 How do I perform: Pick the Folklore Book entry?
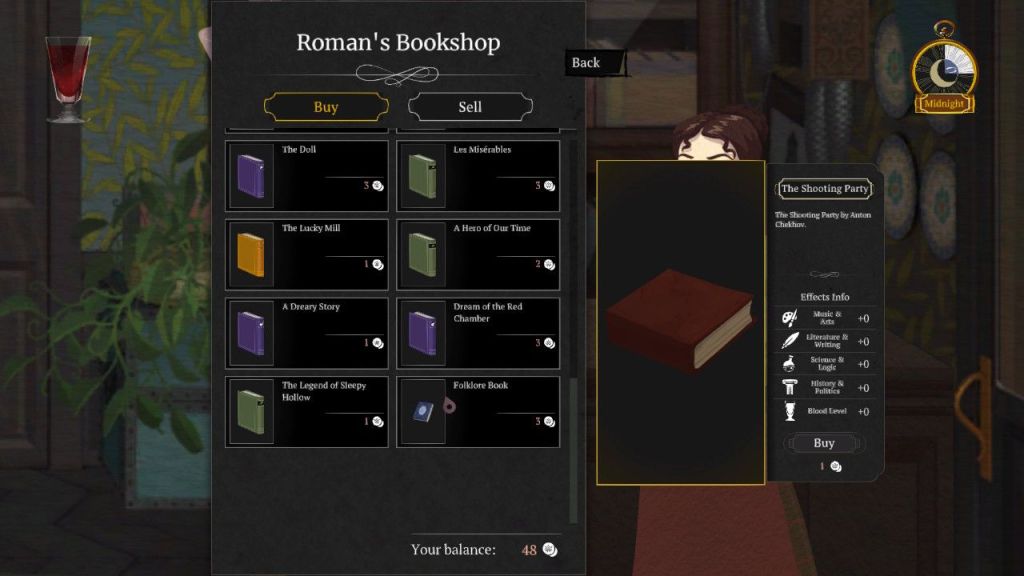click(478, 411)
